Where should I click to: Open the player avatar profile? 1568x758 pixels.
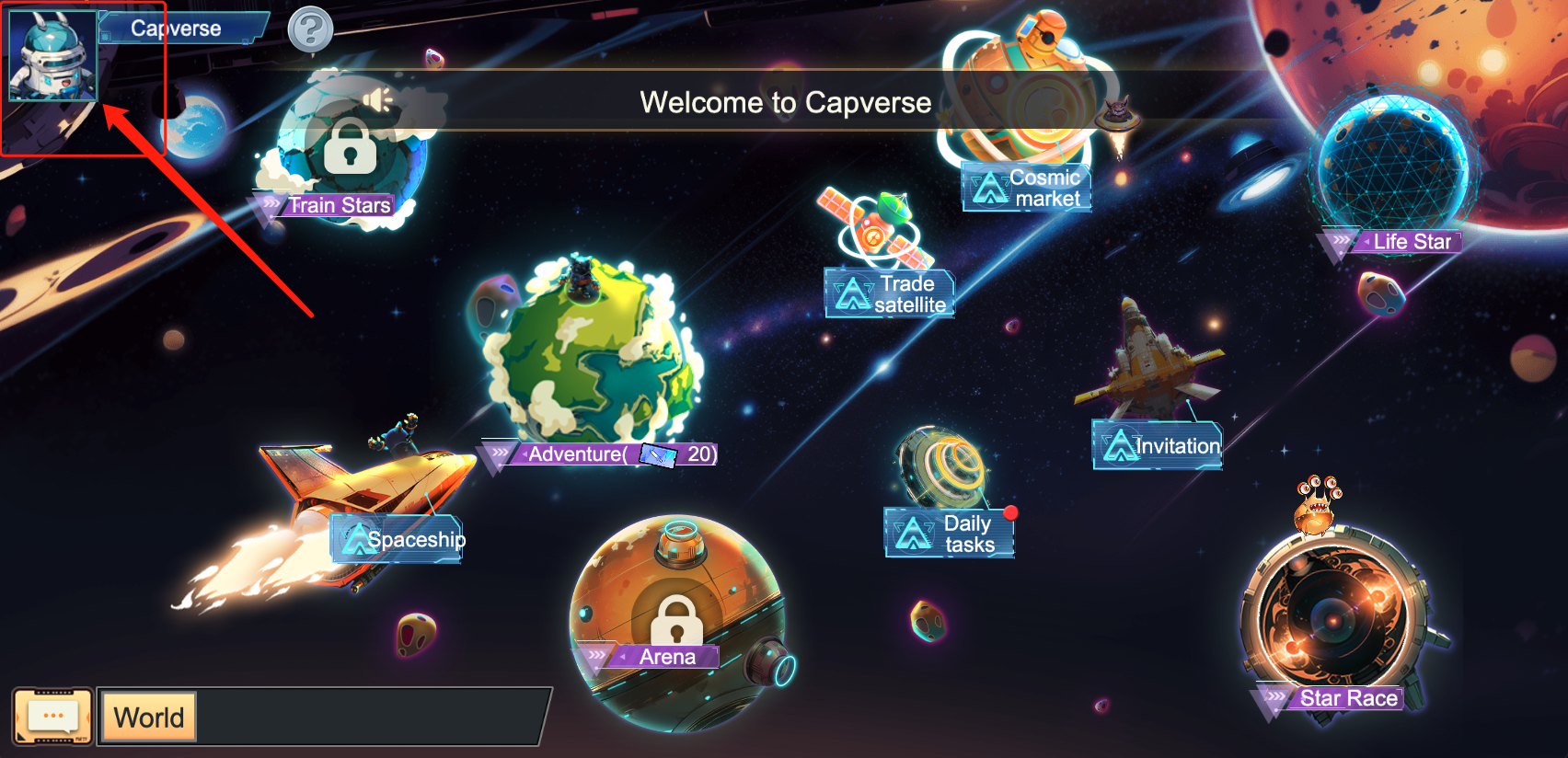[x=52, y=55]
